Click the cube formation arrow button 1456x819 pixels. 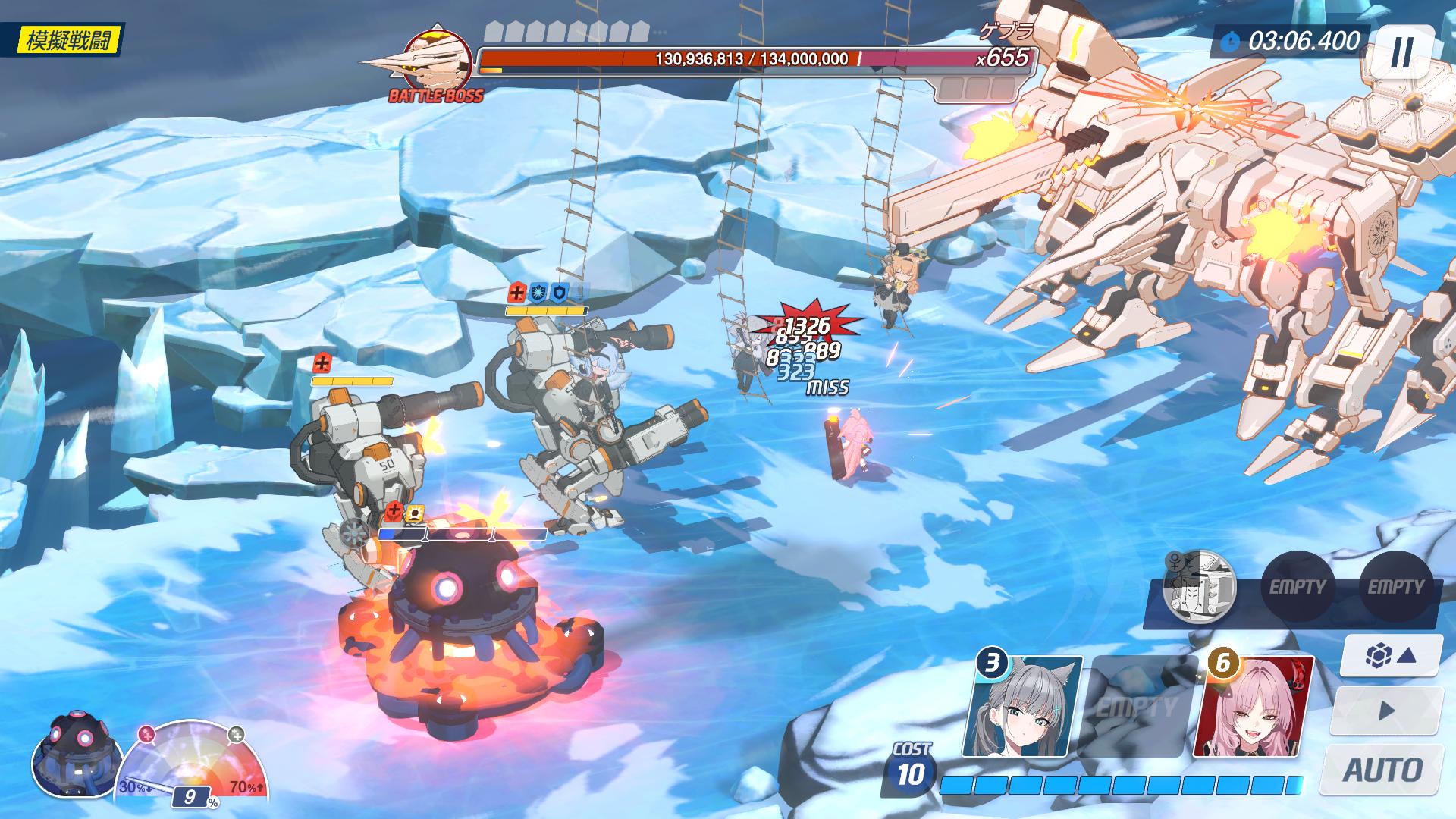[1391, 655]
